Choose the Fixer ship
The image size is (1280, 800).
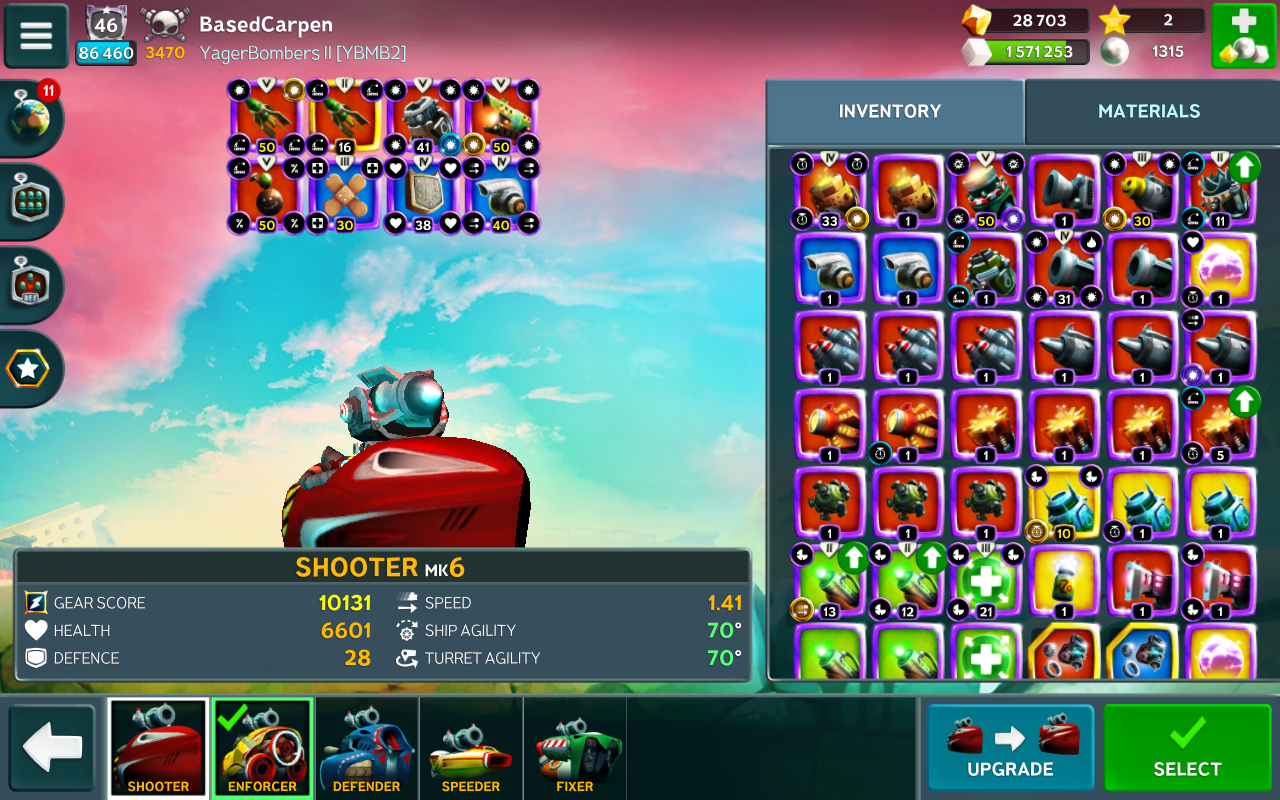[x=574, y=749]
